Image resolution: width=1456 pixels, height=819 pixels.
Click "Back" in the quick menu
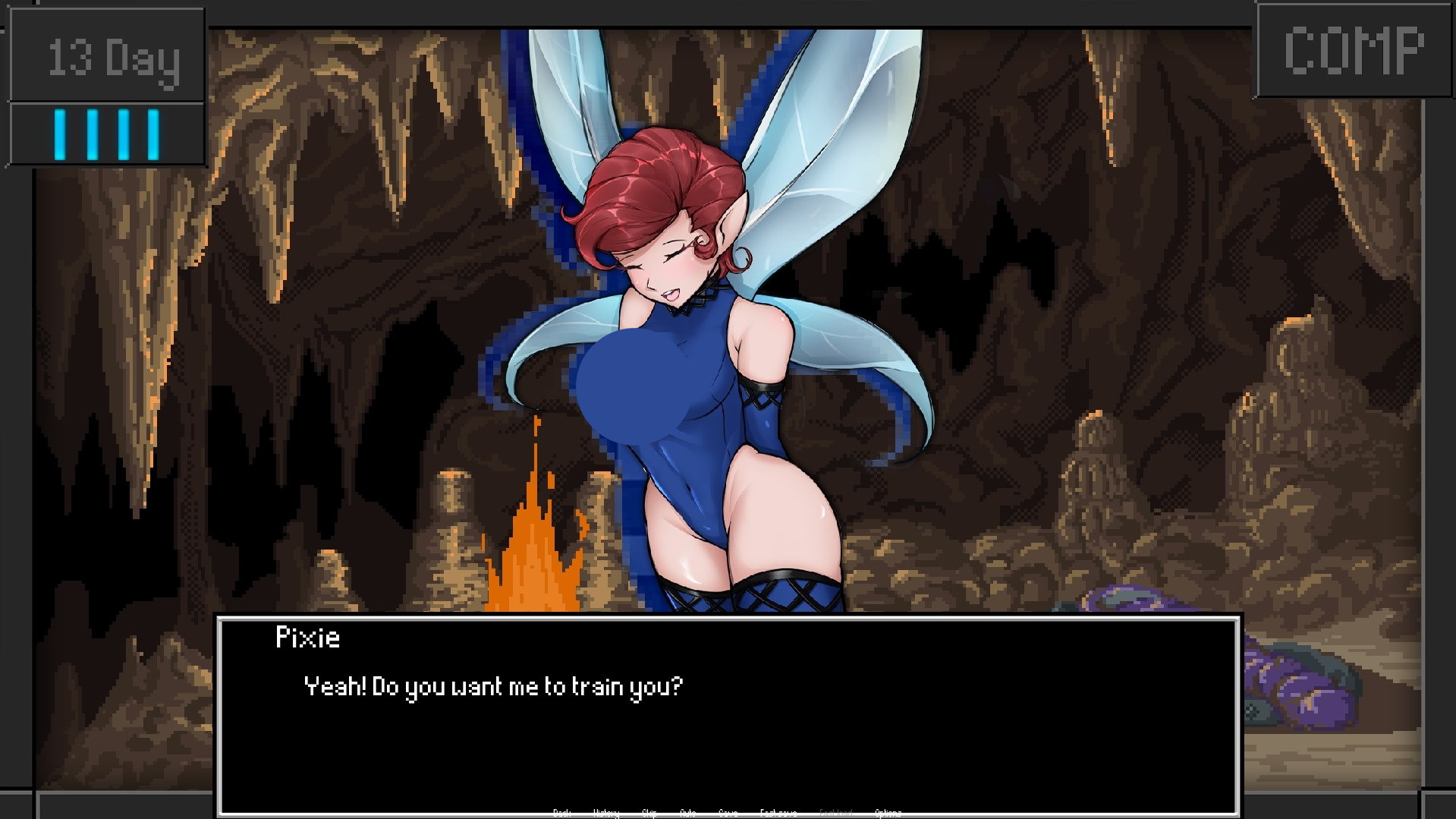(x=562, y=812)
